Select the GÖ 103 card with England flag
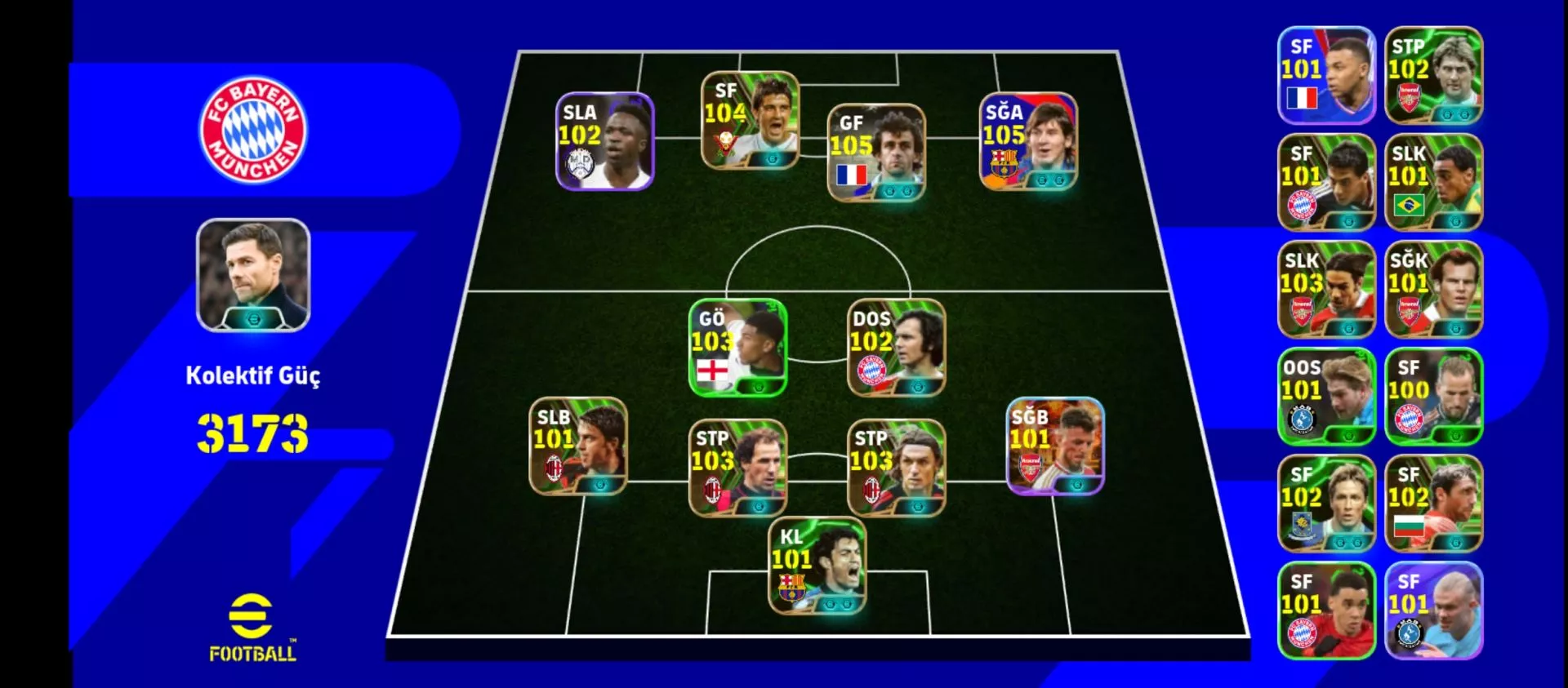1568x688 pixels. (x=737, y=348)
